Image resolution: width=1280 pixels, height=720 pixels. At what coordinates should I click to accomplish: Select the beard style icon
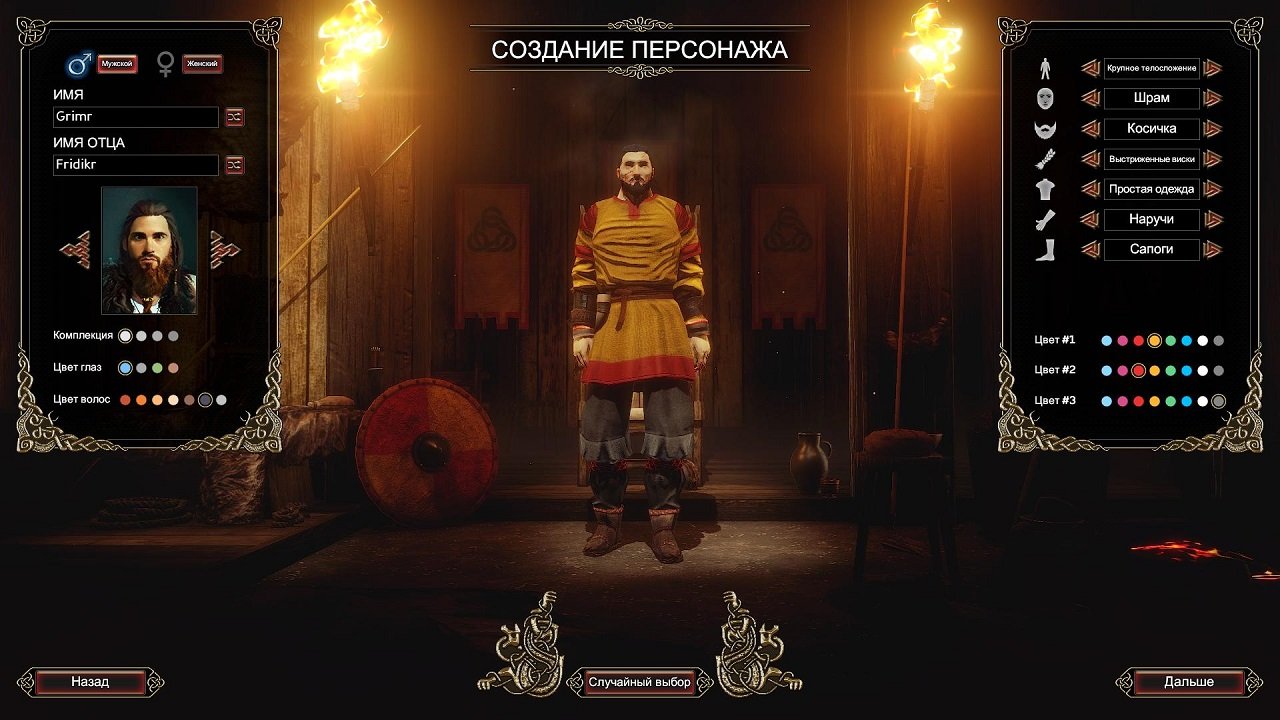pos(1046,129)
